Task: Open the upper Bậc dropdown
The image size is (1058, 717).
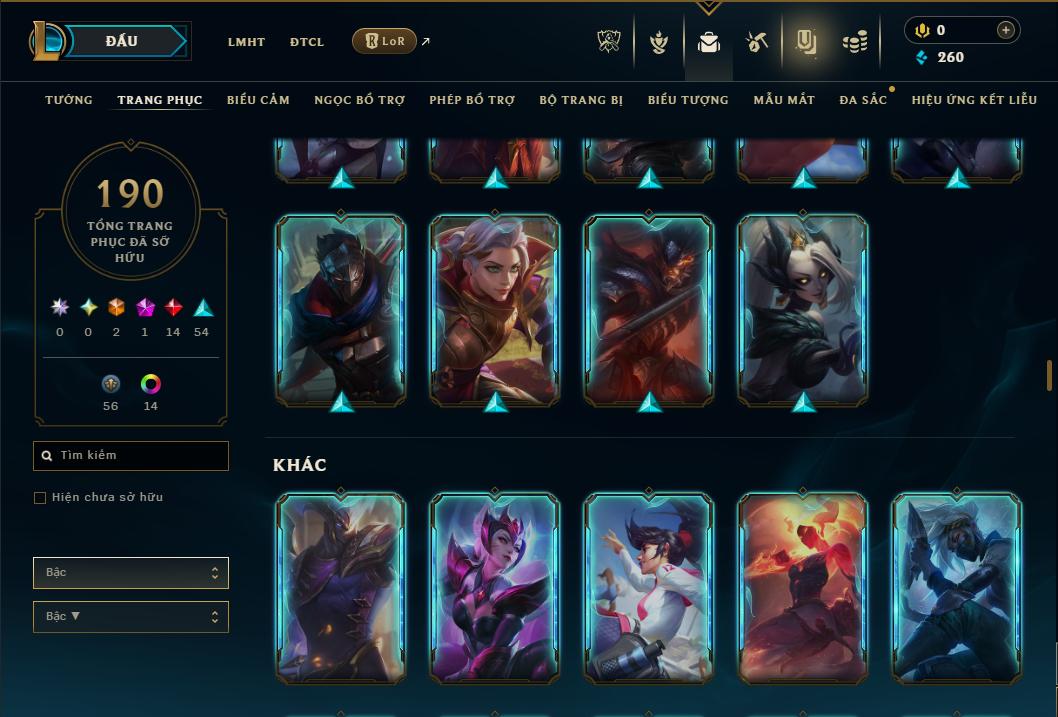Action: click(x=131, y=573)
